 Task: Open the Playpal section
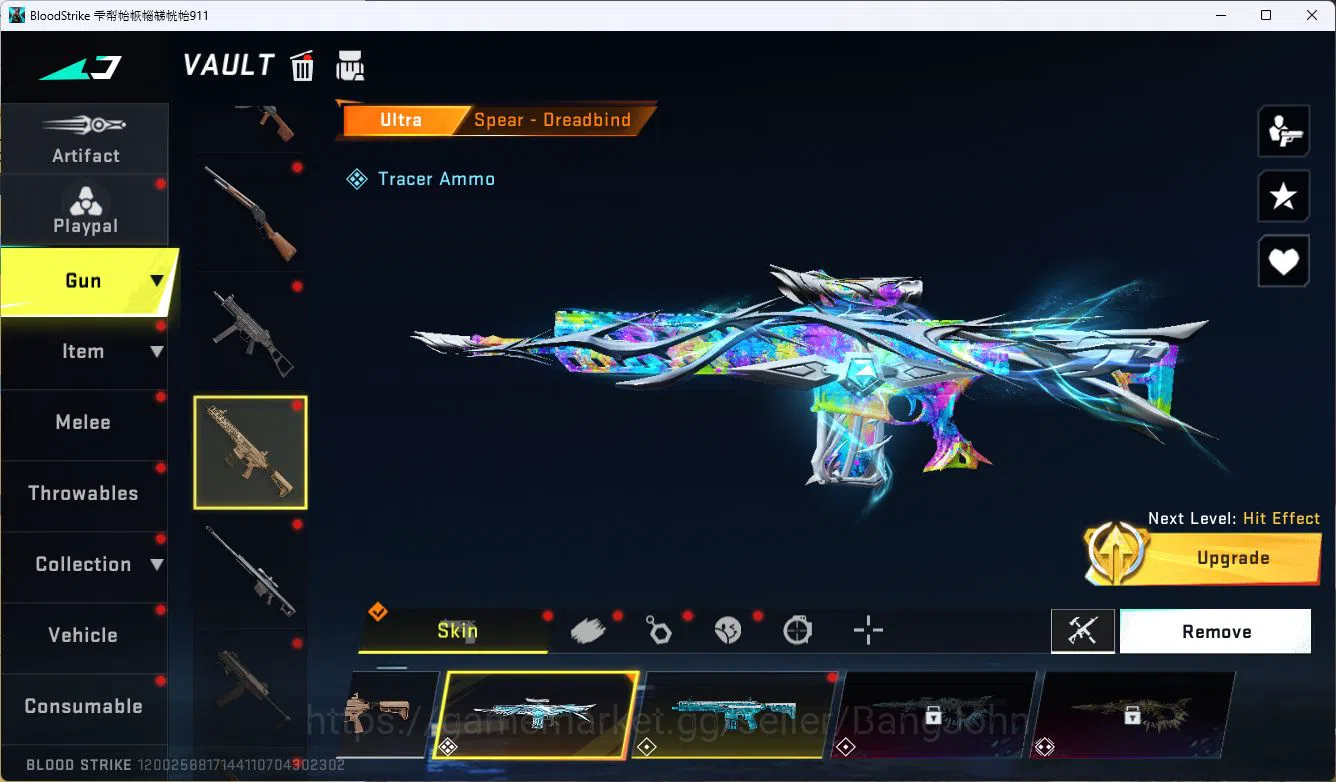tap(85, 207)
